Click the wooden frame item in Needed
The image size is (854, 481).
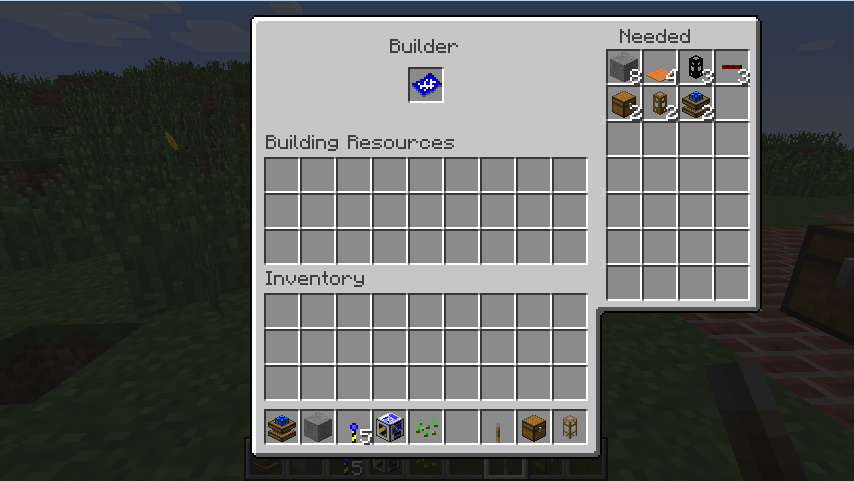(660, 104)
